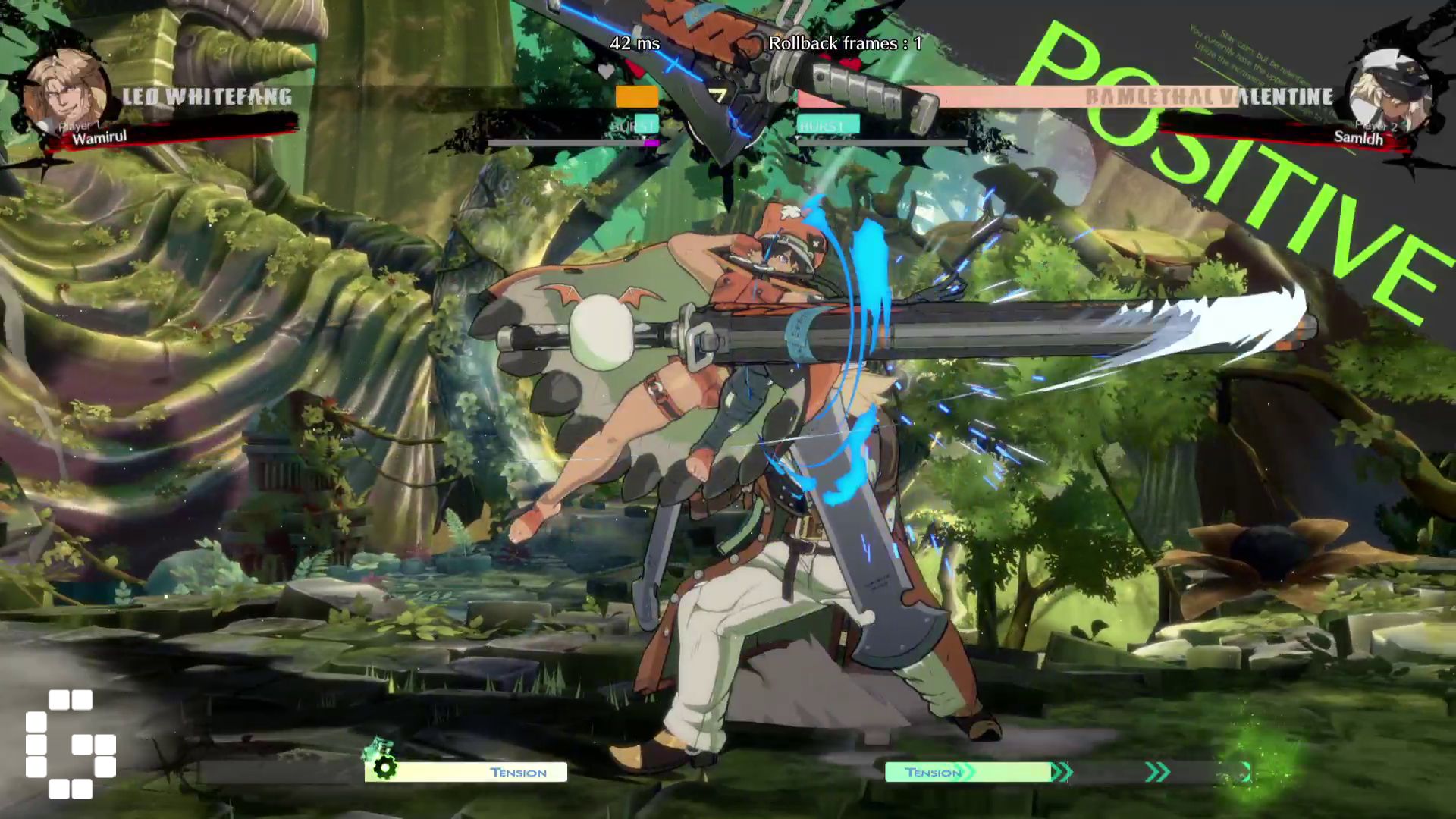Screen dimensions: 1456x819
Task: Expand the double chevrons on Player 2's Tension gauge
Action: coord(1156,772)
